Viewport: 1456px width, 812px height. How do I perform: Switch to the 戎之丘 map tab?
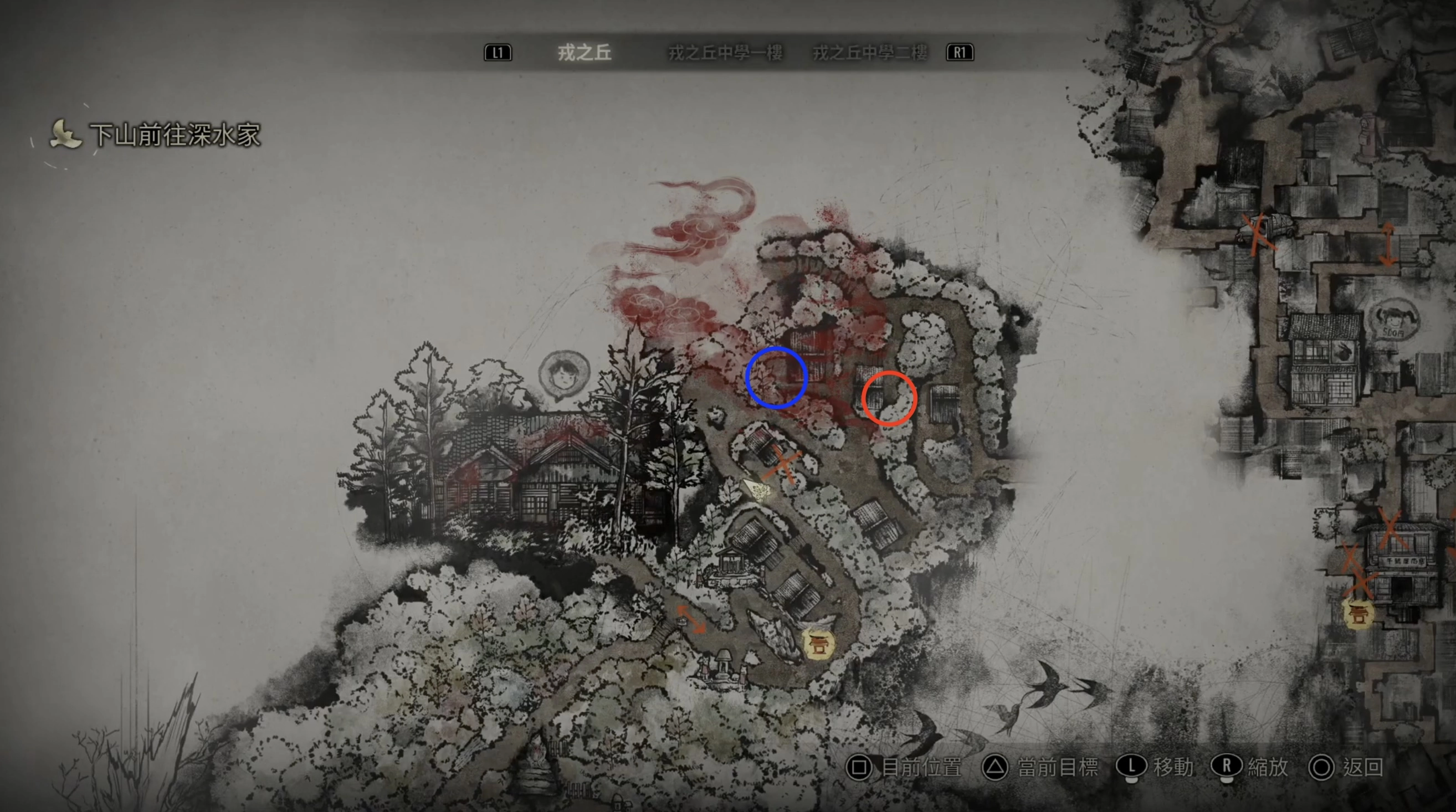point(584,53)
